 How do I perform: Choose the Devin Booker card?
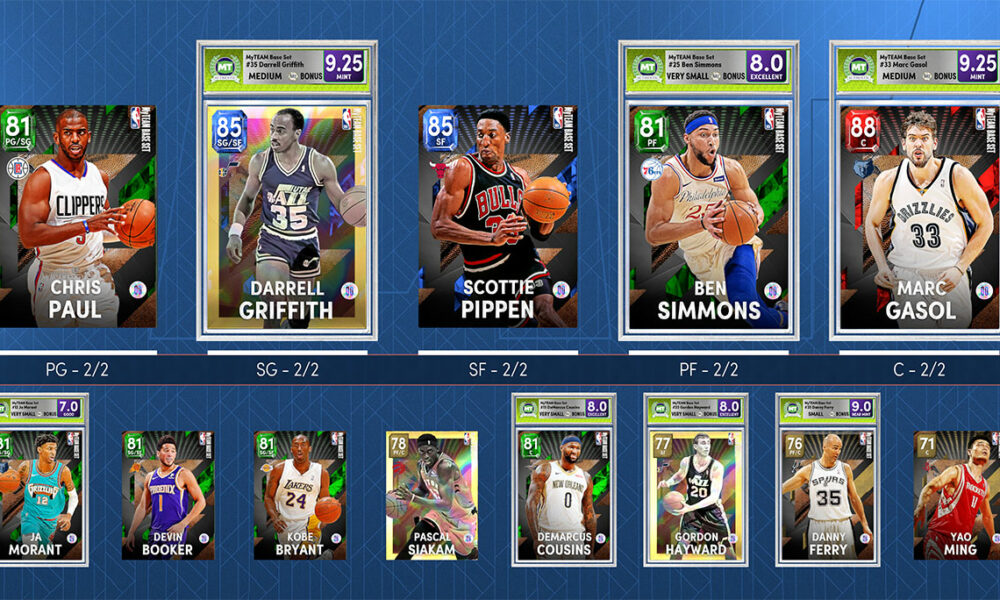click(x=167, y=495)
